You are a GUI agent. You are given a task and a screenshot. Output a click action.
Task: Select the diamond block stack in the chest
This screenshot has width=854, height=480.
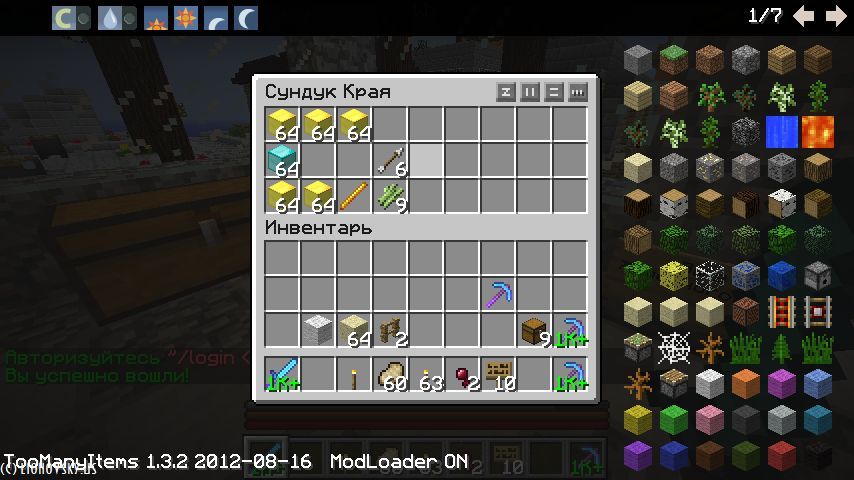point(284,160)
